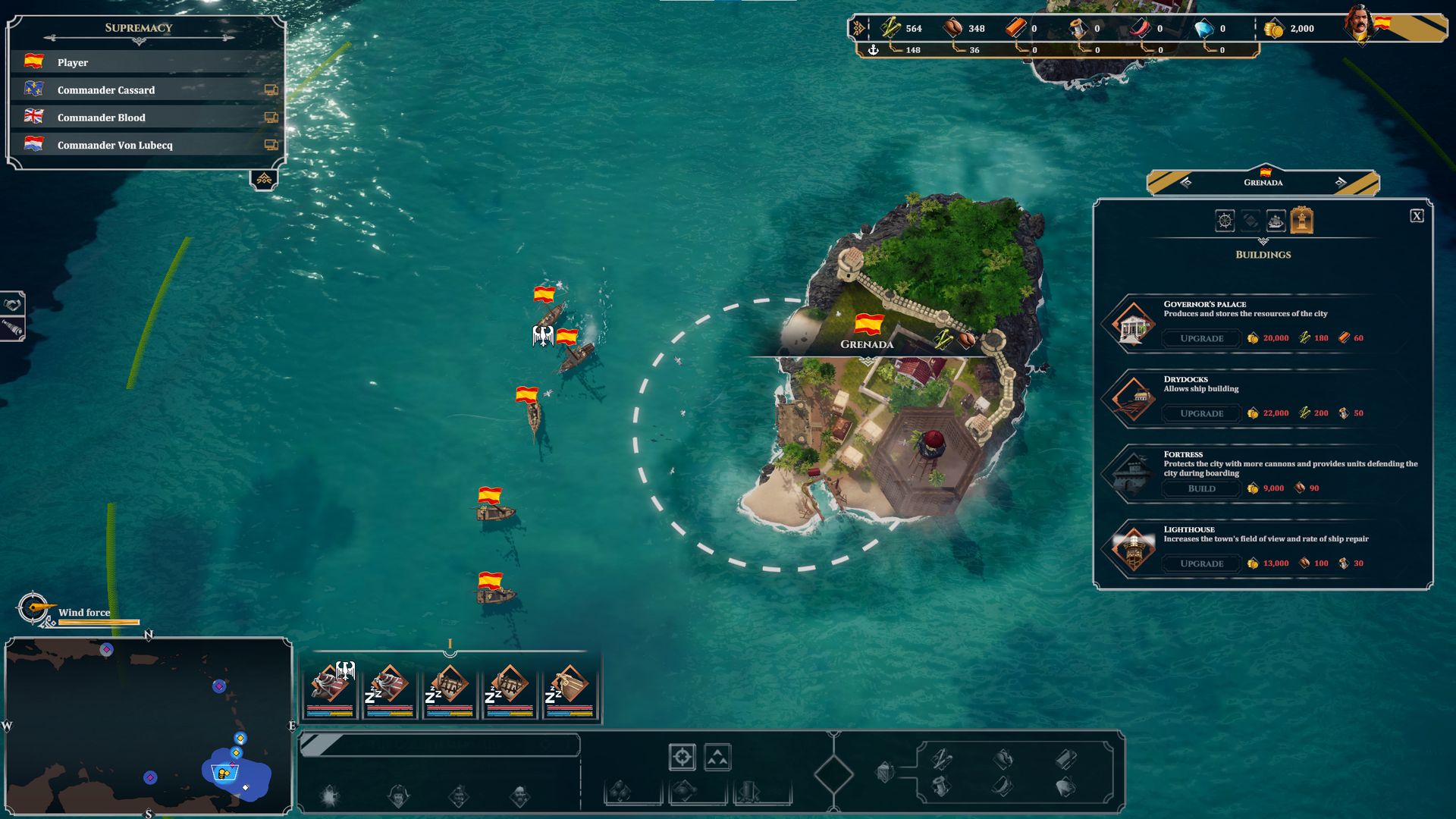Click the targeting crosshair icon above the command bar

(682, 757)
